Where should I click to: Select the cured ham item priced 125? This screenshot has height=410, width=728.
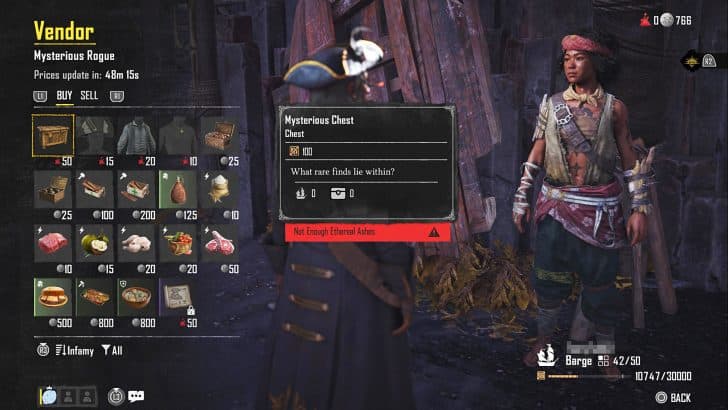[x=178, y=188]
